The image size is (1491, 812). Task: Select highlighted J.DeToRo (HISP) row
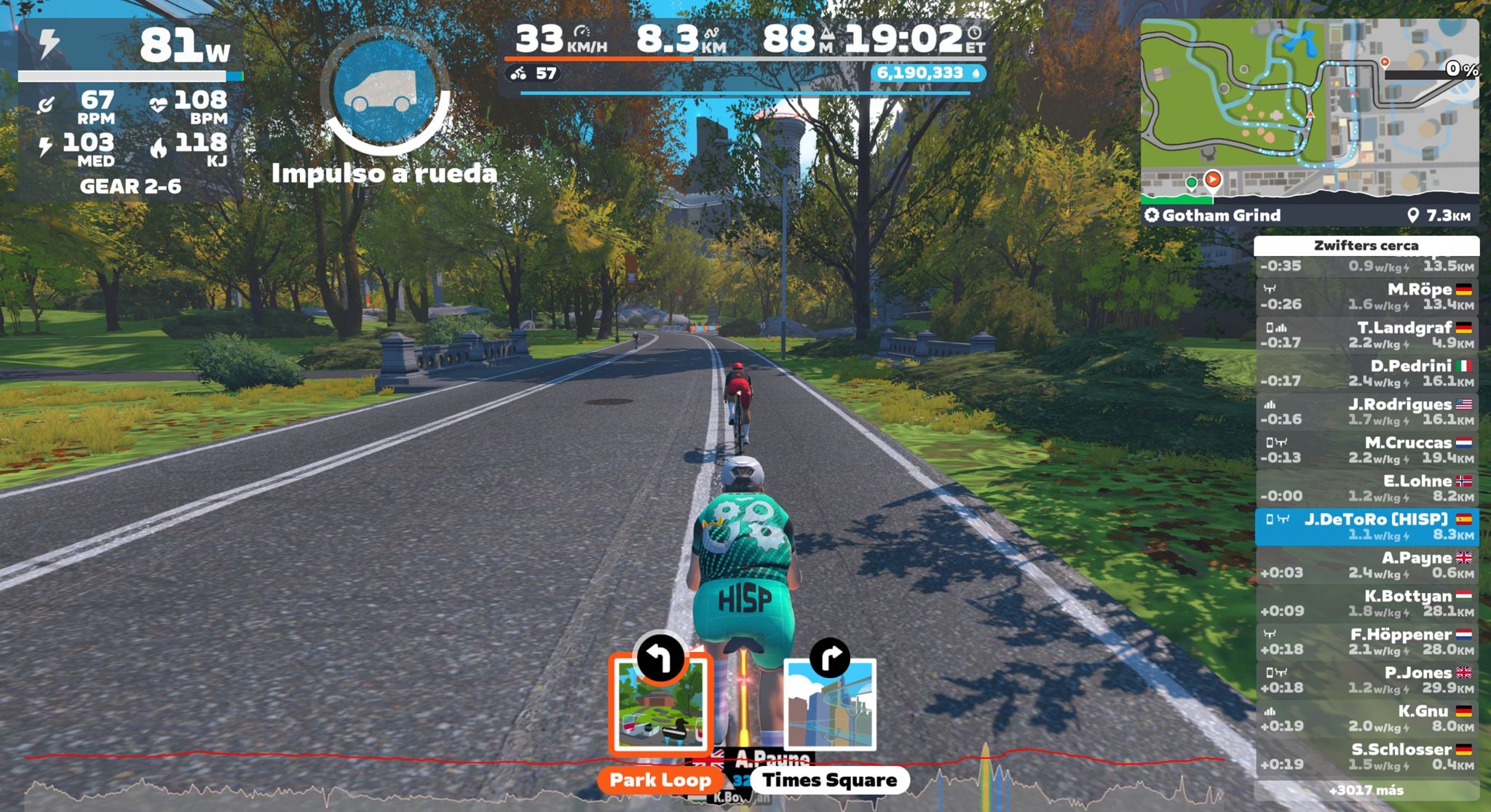[1367, 527]
